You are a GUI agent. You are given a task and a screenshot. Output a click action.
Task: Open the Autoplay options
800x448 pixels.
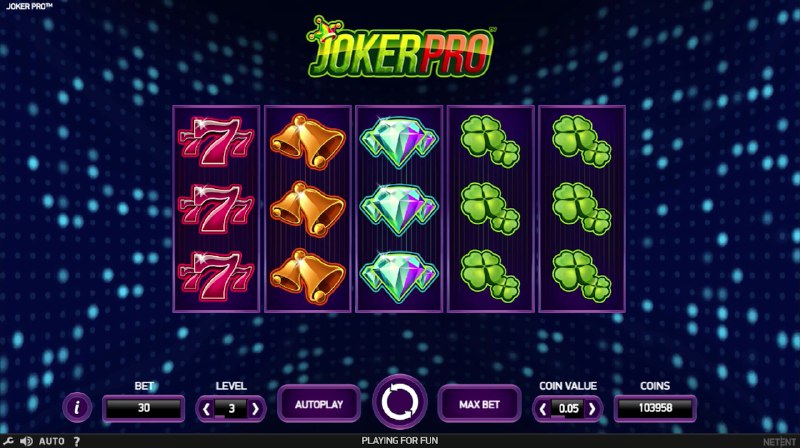[319, 404]
